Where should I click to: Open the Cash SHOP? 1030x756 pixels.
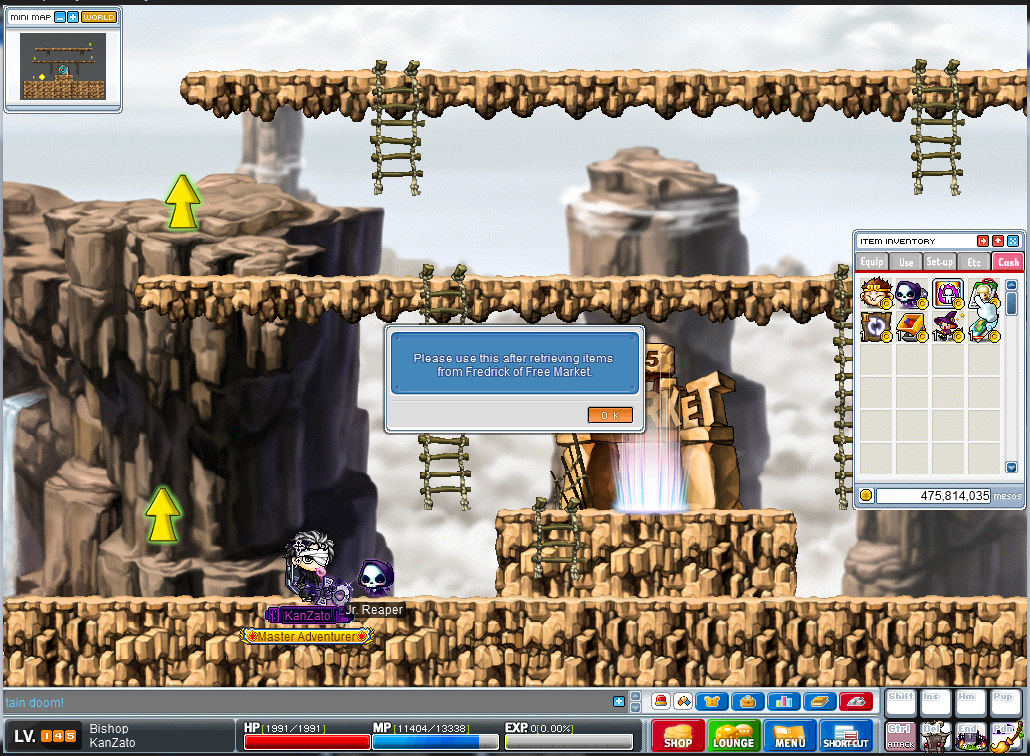tap(678, 736)
